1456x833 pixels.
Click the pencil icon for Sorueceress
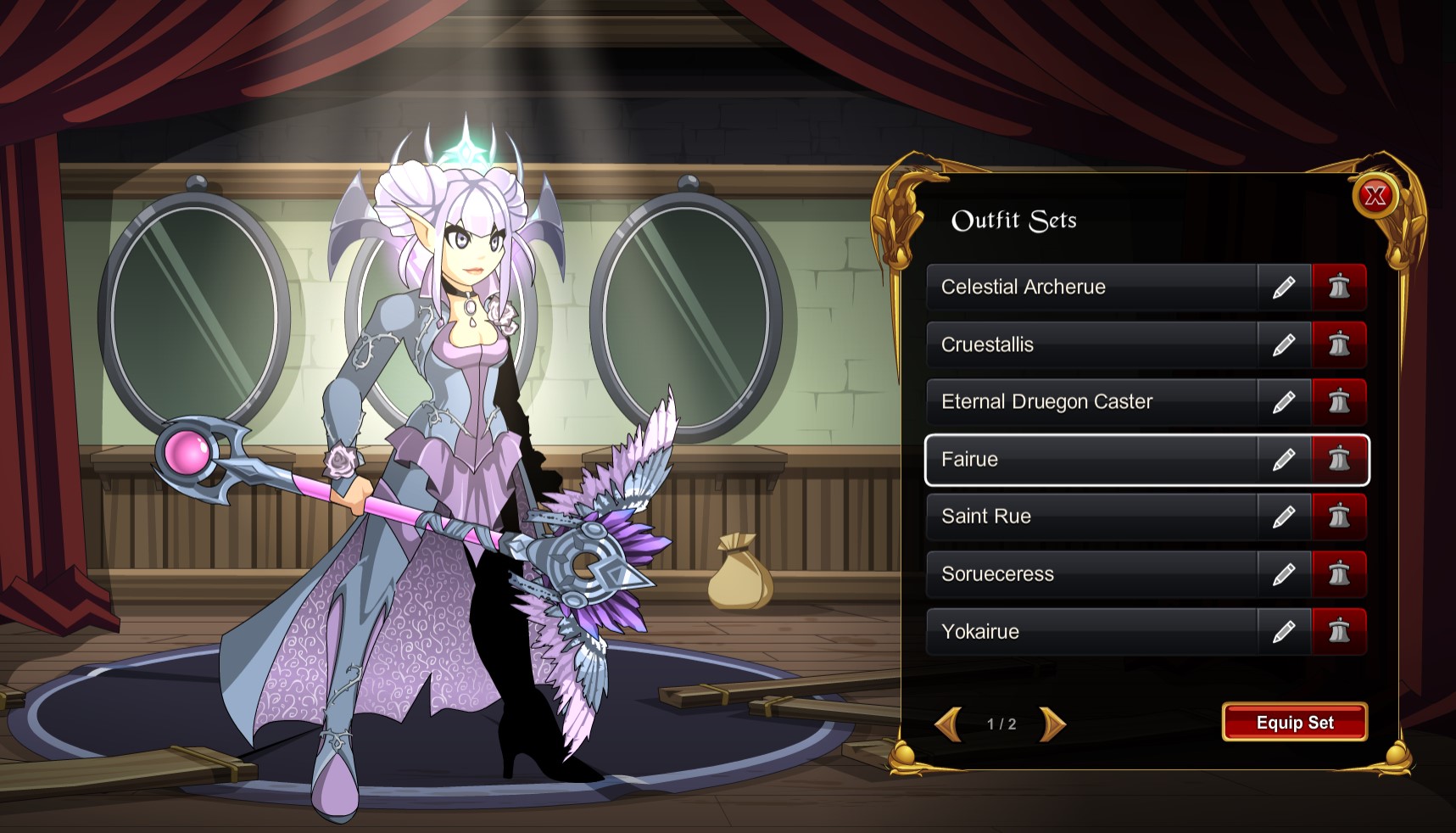click(1283, 573)
